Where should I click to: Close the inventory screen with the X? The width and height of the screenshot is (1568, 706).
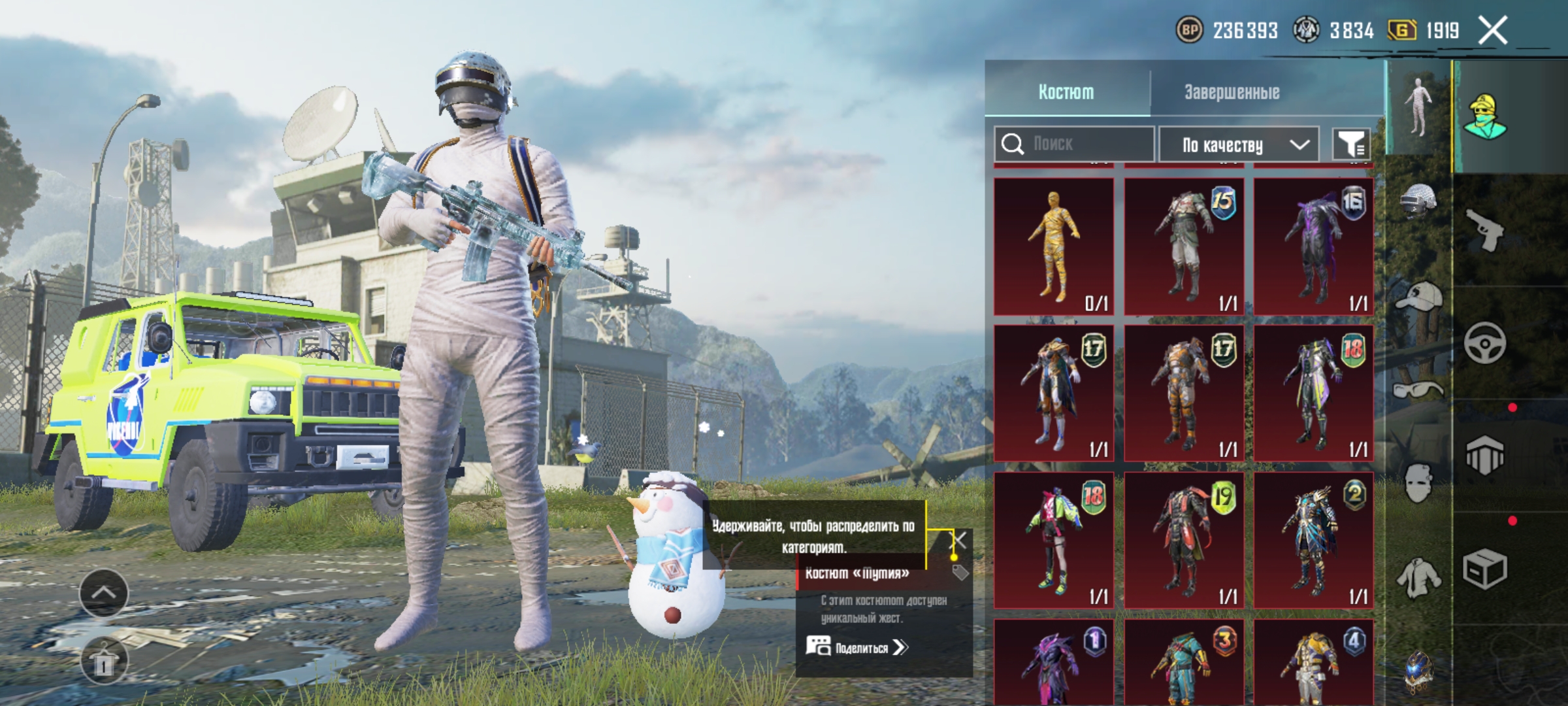(1493, 31)
